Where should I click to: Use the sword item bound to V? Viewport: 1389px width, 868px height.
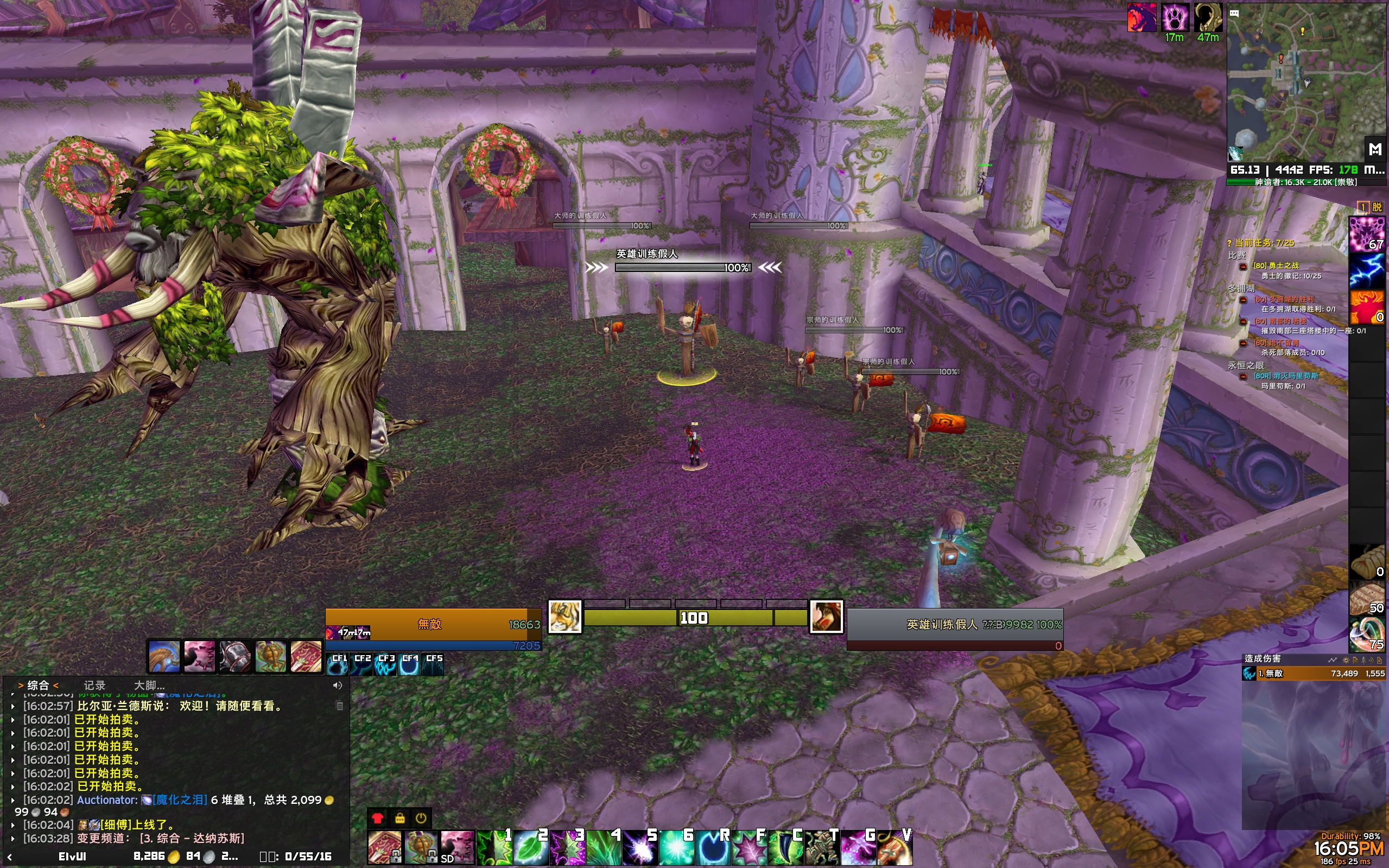pyautogui.click(x=895, y=848)
